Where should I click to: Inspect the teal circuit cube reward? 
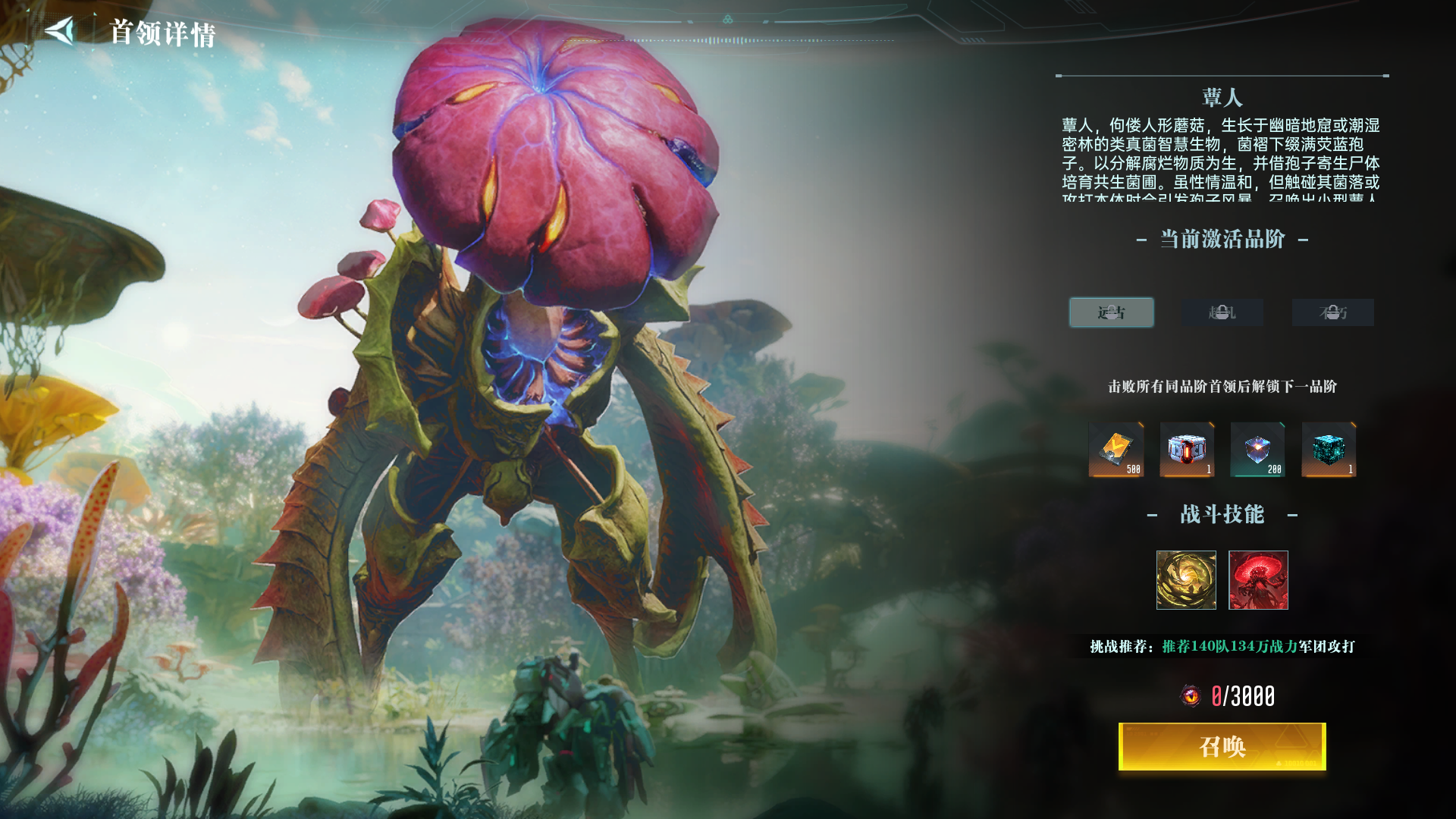click(1329, 450)
